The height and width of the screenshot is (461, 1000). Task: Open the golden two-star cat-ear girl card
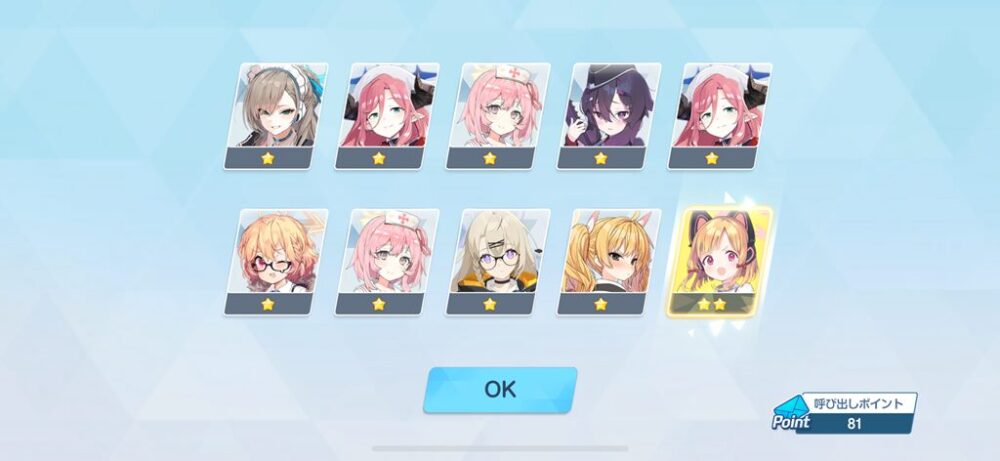pyautogui.click(x=718, y=261)
